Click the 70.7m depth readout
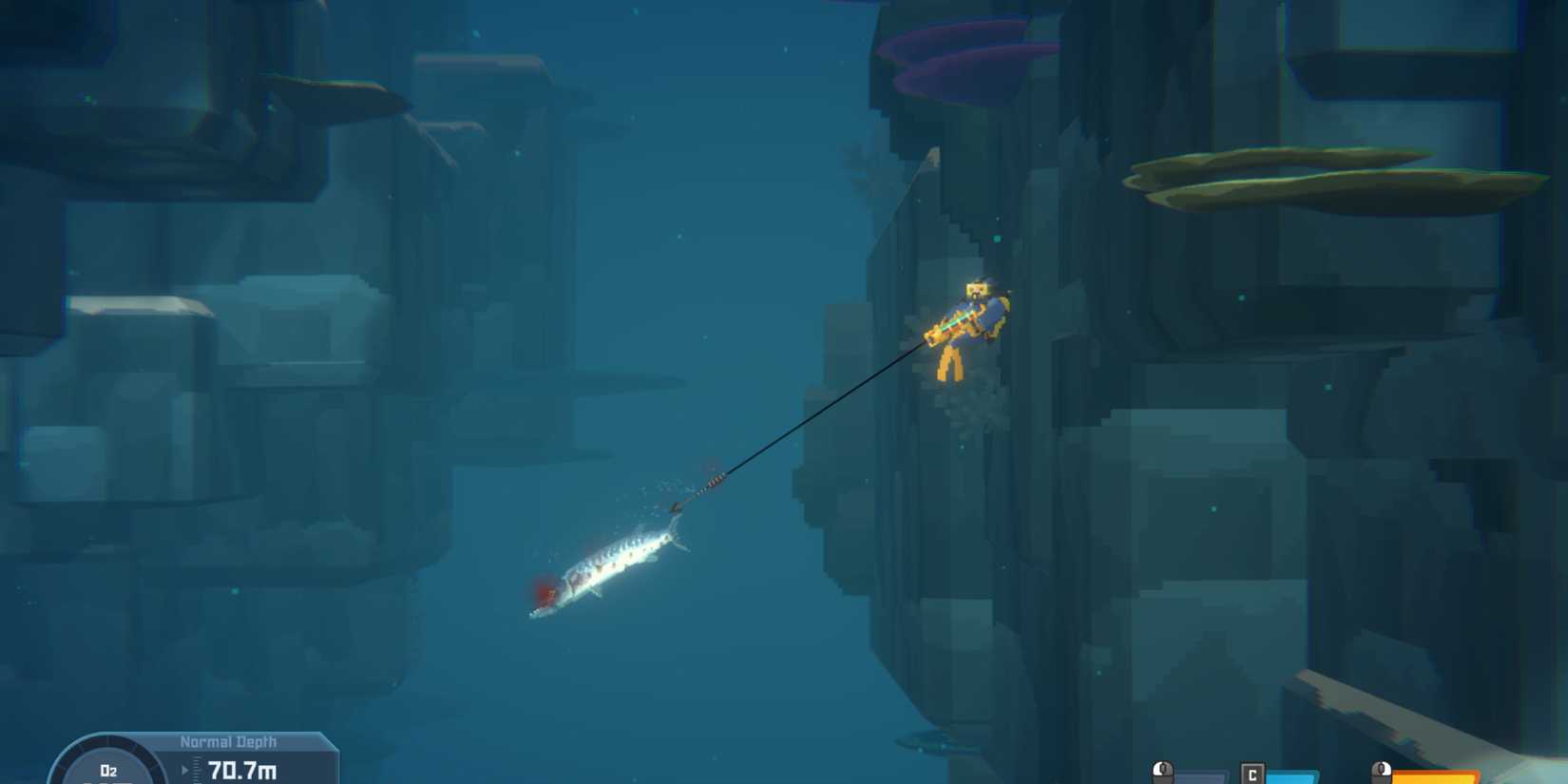This screenshot has height=784, width=1568. click(242, 770)
